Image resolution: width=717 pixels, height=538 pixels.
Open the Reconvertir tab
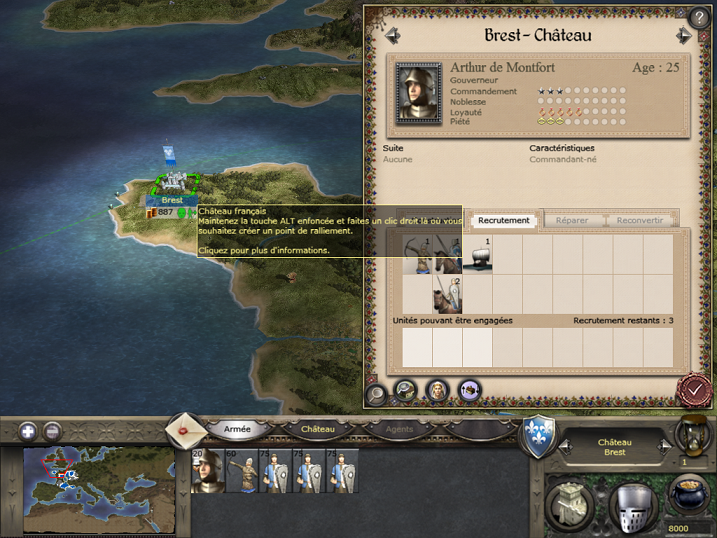click(639, 220)
